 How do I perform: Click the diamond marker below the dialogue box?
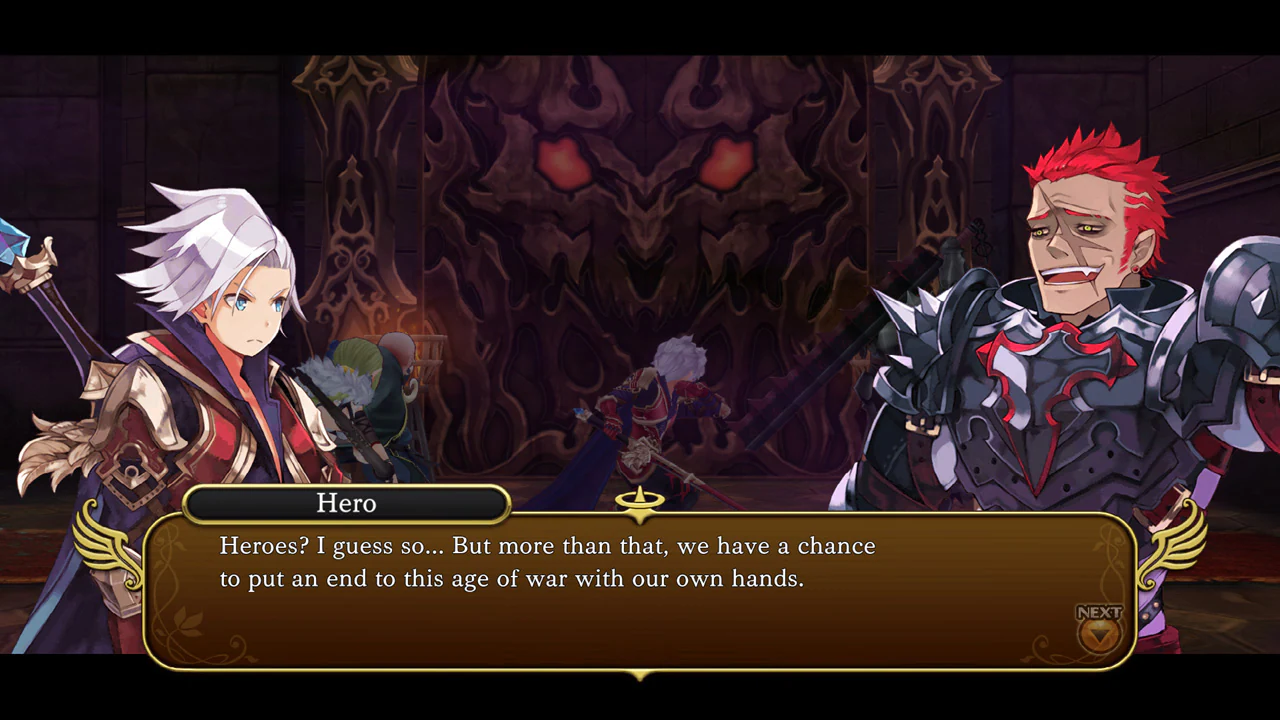click(639, 676)
